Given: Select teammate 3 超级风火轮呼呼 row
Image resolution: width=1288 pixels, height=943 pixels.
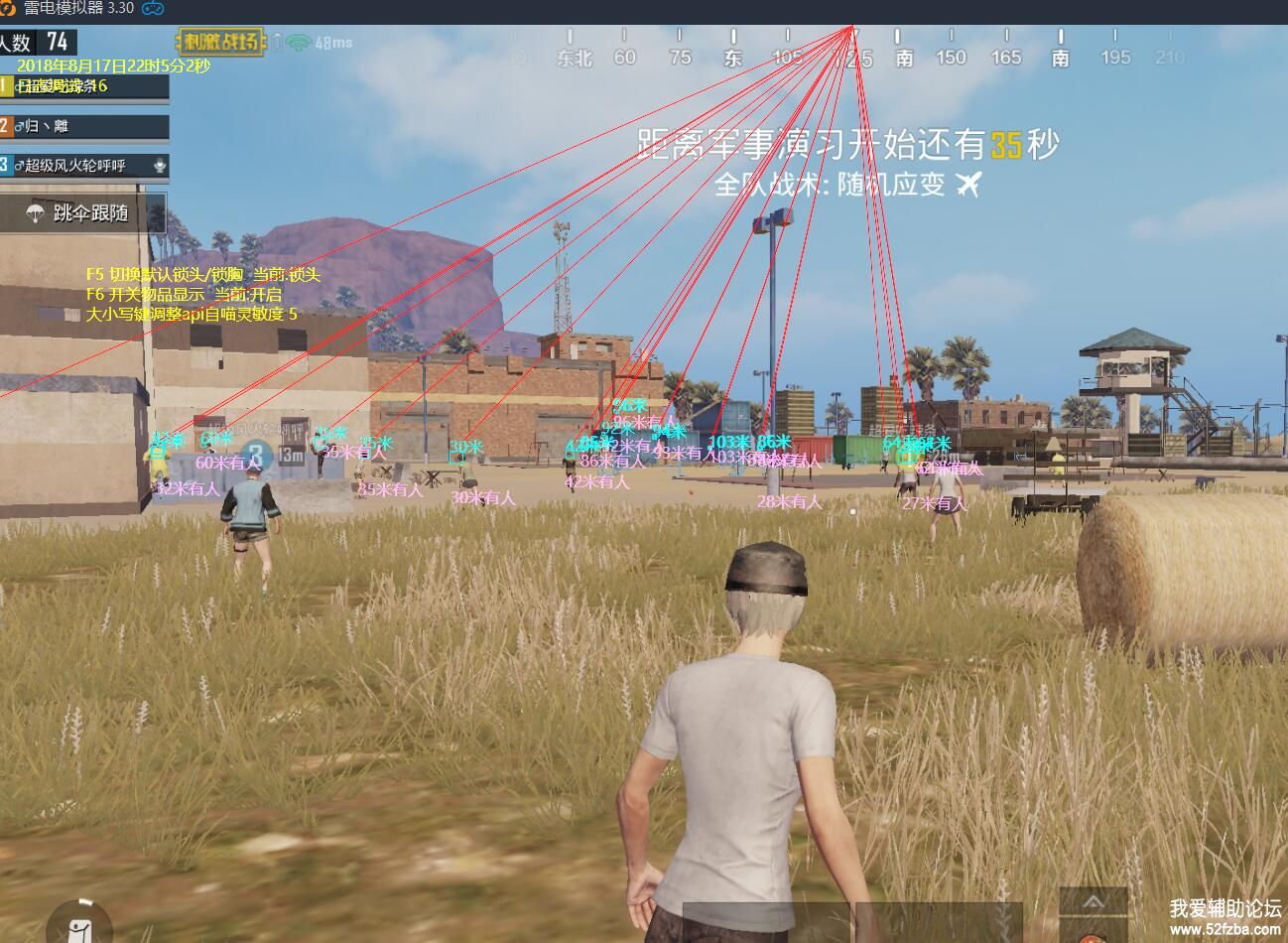Looking at the screenshot, I should [x=79, y=165].
